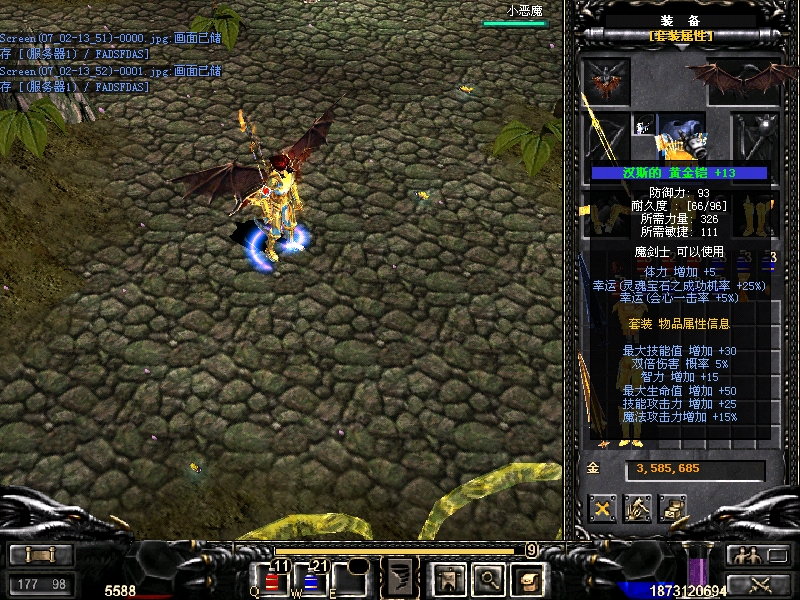The image size is (800, 600).
Task: Open the active skill selector slot
Action: pos(401,577)
